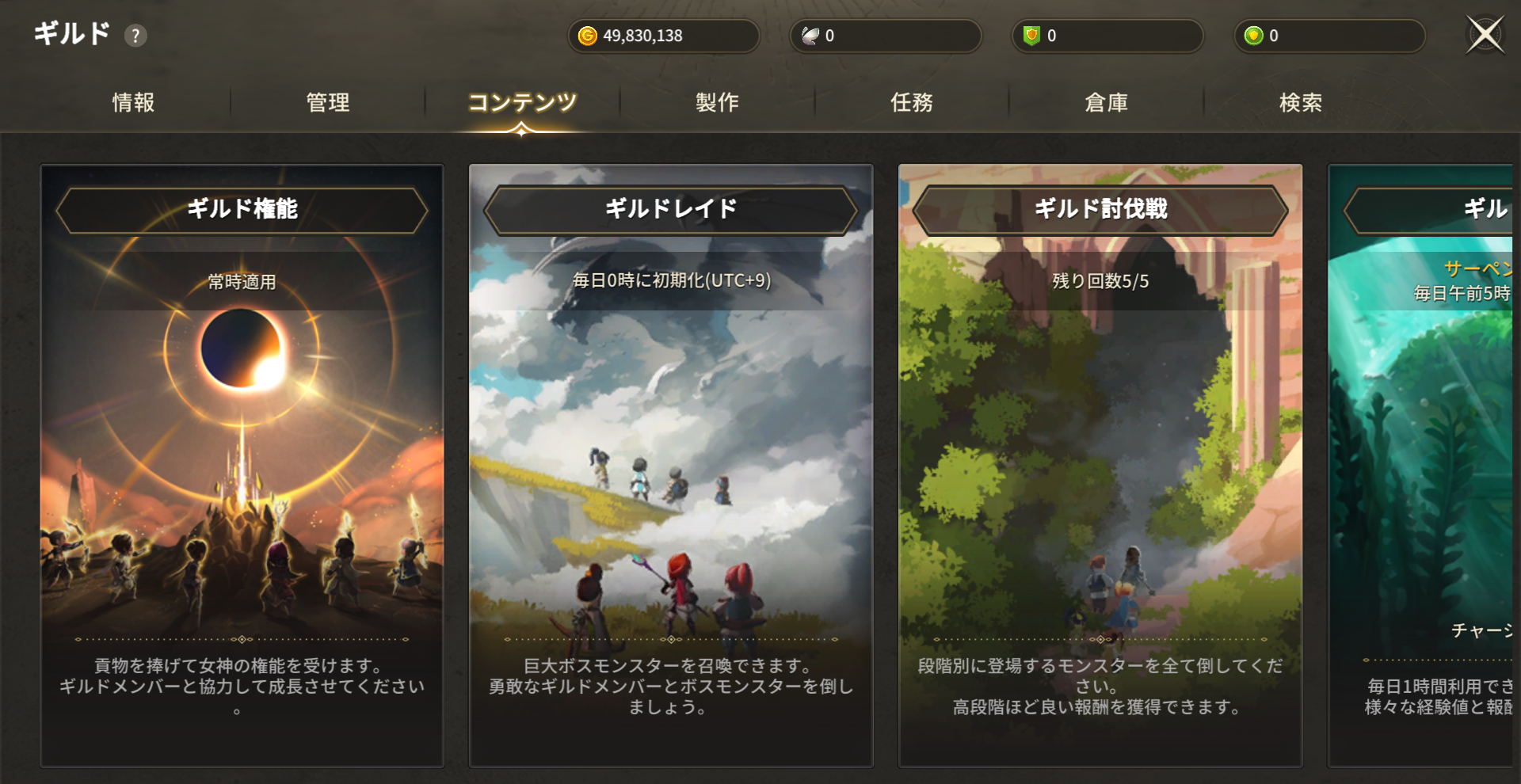Viewport: 1521px width, 784px height.
Task: Switch to the 製作 tab
Action: pos(717,102)
